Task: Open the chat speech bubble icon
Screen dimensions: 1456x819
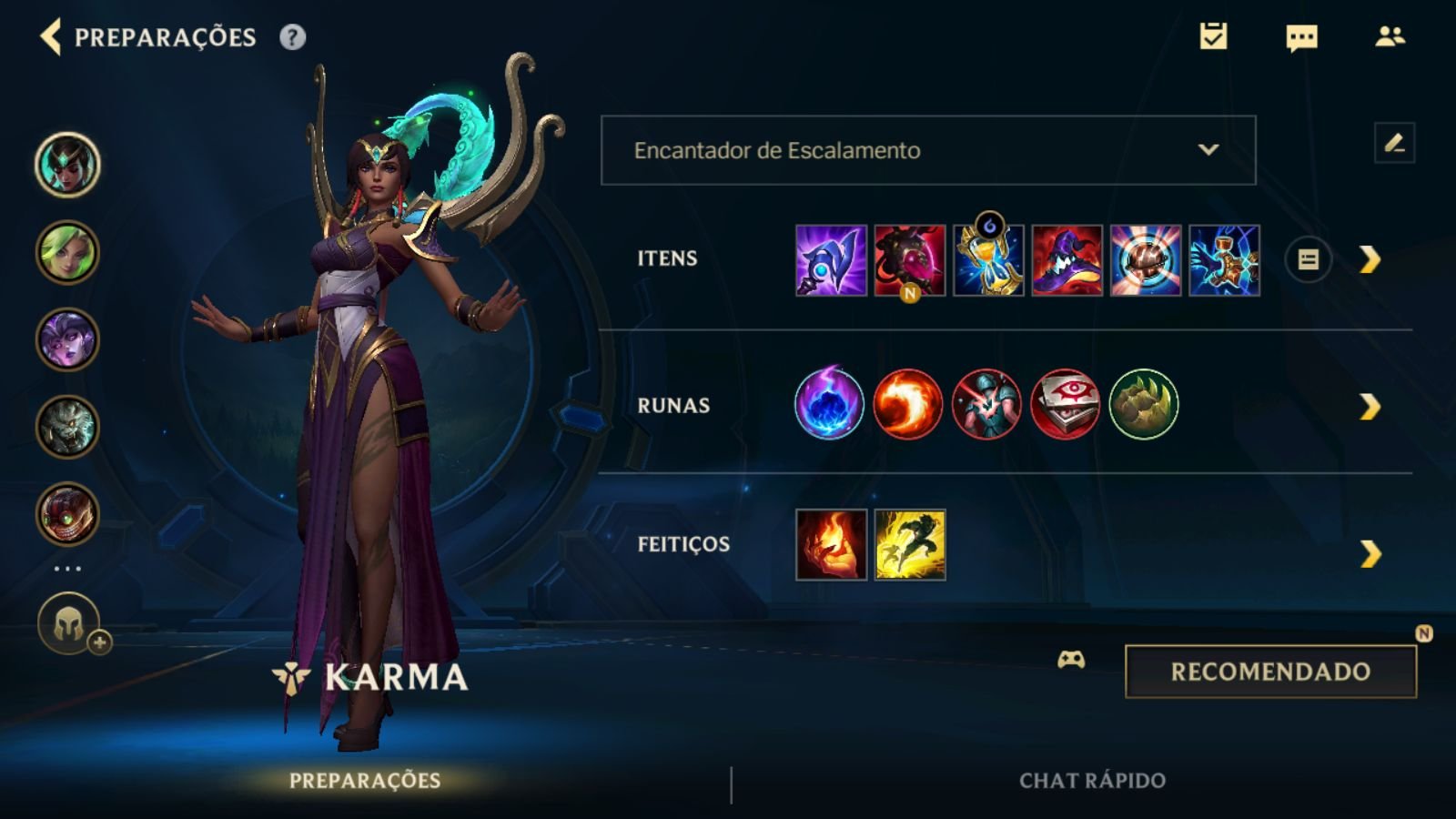Action: (x=1301, y=37)
